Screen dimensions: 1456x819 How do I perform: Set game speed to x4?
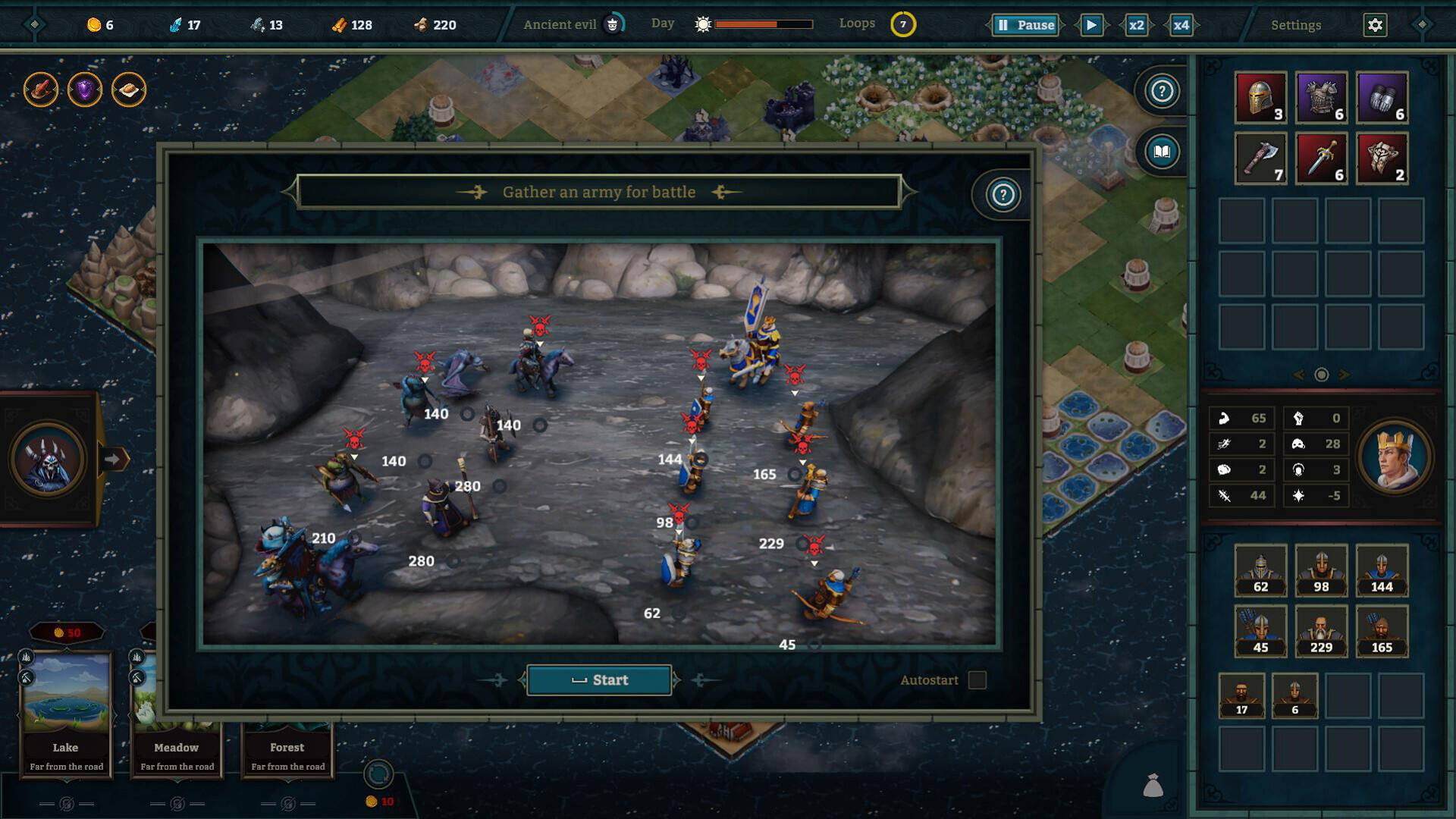pos(1181,25)
